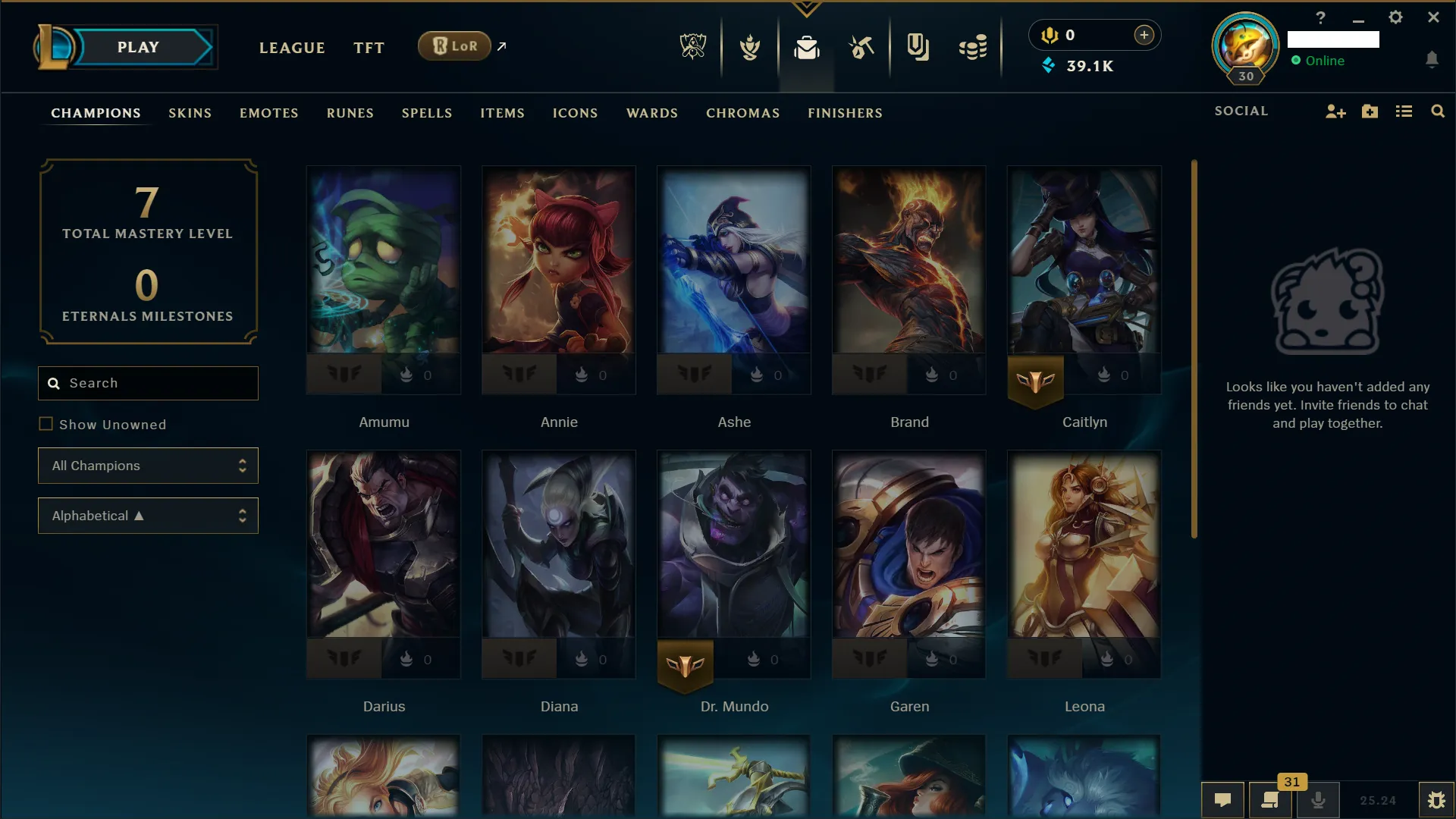The height and width of the screenshot is (819, 1456).
Task: Open the chat bubble icon
Action: pos(1222,801)
